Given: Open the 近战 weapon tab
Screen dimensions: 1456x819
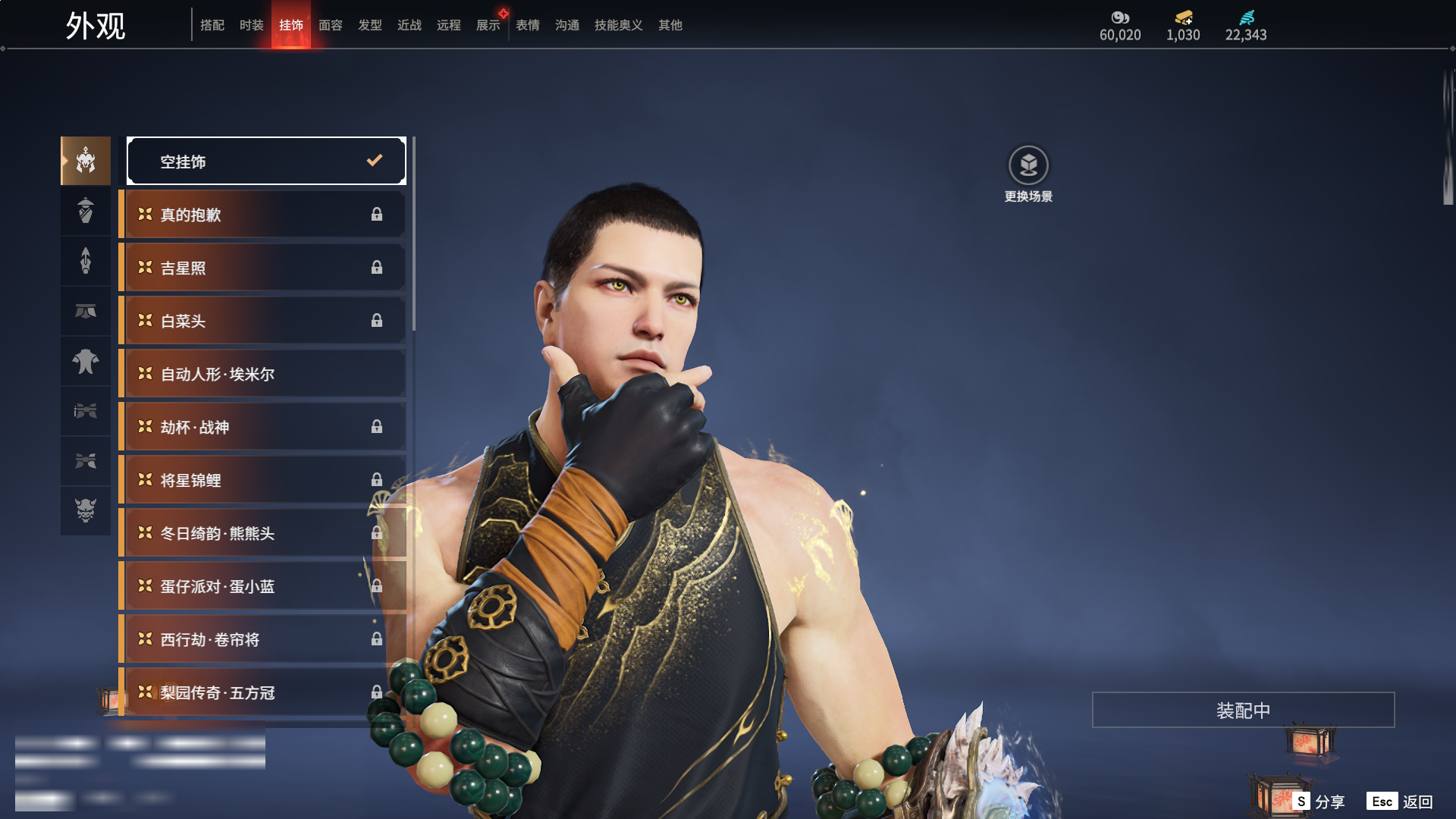Looking at the screenshot, I should coord(409,25).
